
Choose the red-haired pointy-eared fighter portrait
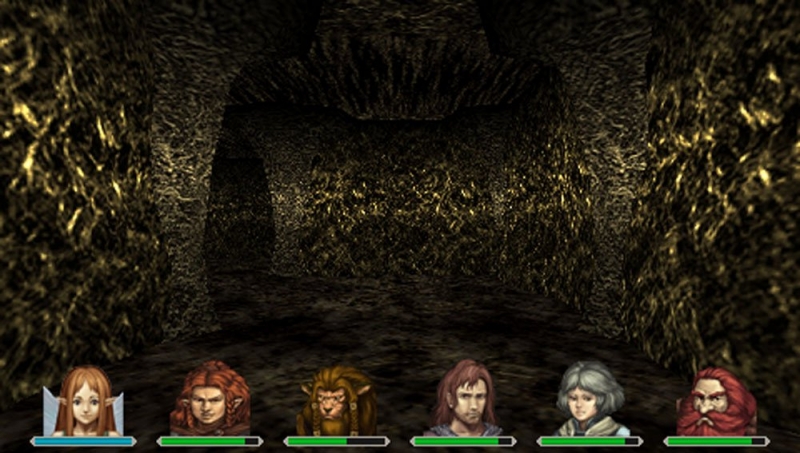pyautogui.click(x=210, y=400)
